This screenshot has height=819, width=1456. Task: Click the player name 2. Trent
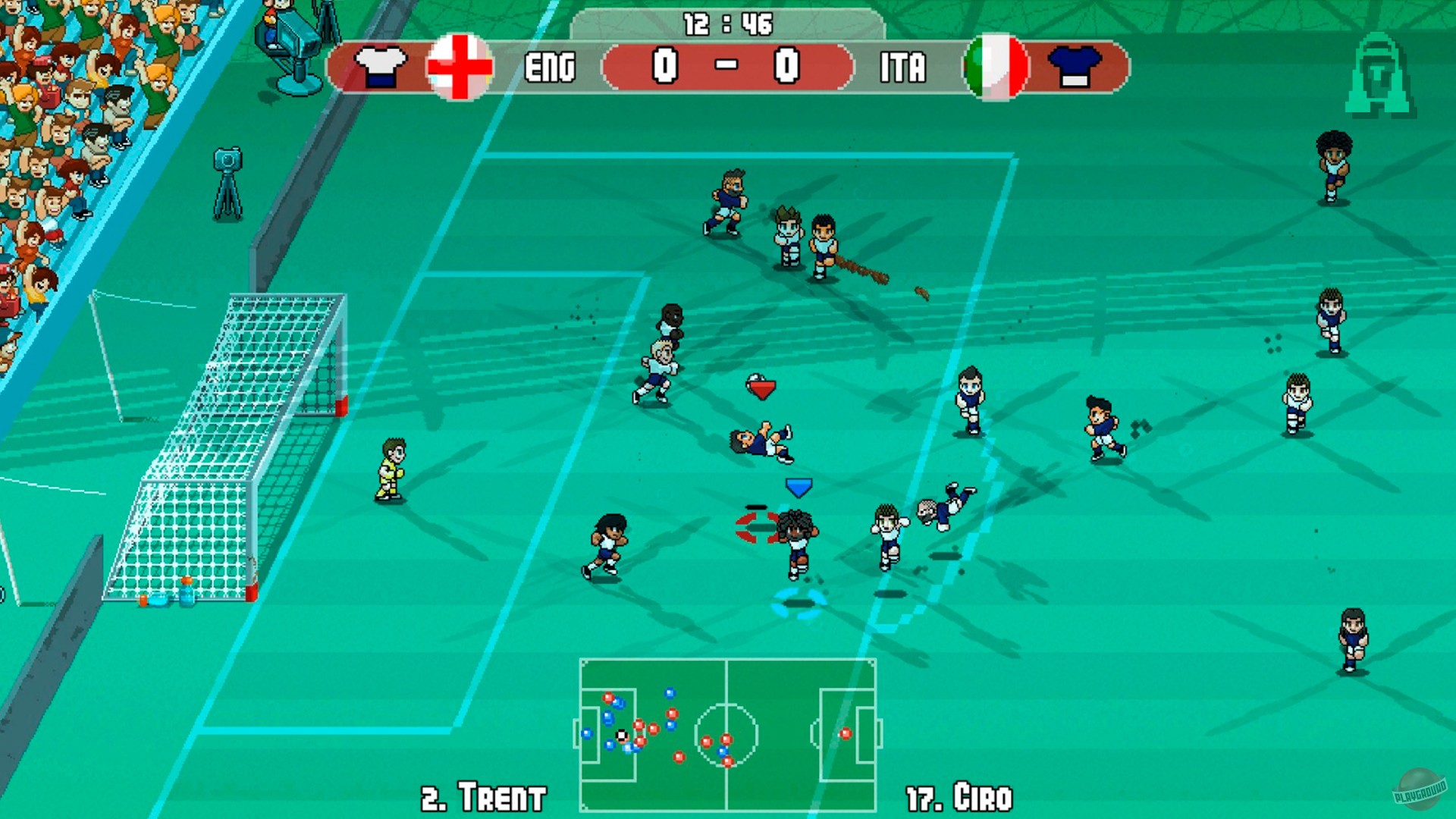[483, 795]
